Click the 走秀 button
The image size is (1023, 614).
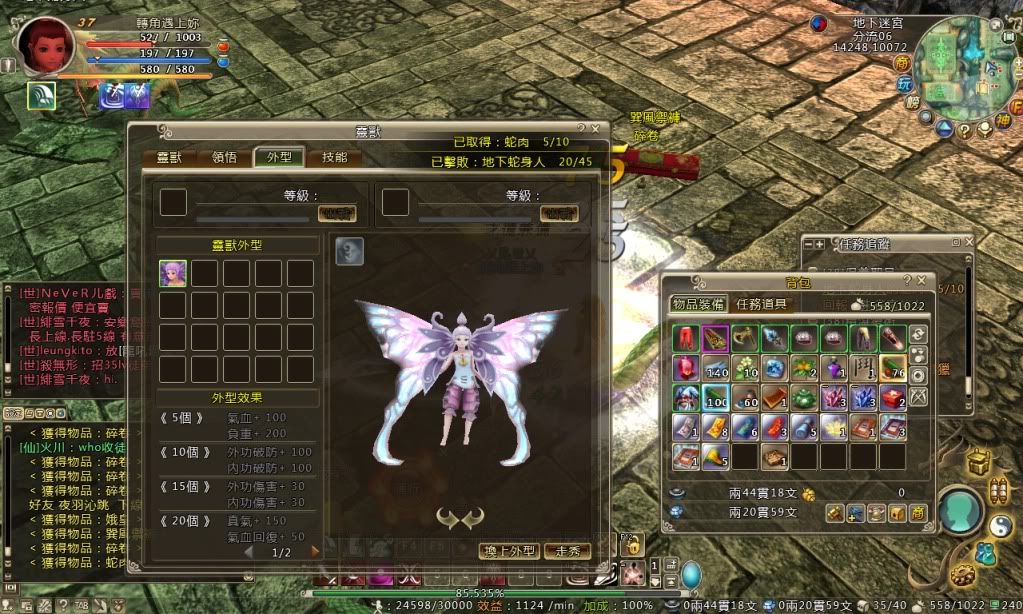(x=567, y=551)
